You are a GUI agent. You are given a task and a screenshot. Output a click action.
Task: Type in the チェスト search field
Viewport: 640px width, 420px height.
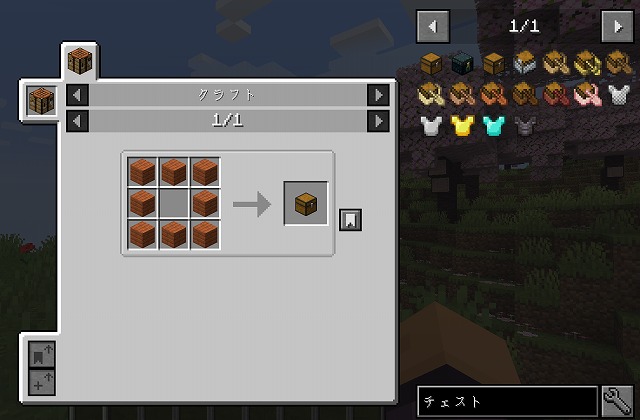pyautogui.click(x=507, y=402)
